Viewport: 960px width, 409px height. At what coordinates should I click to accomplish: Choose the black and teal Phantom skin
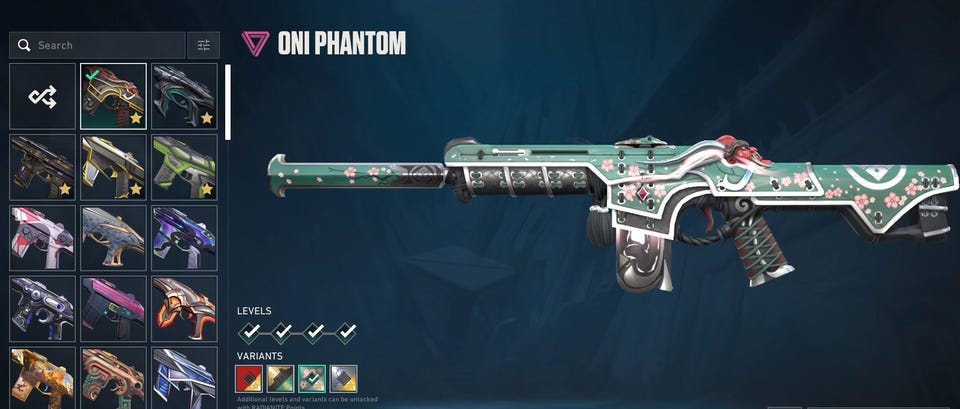coord(185,96)
